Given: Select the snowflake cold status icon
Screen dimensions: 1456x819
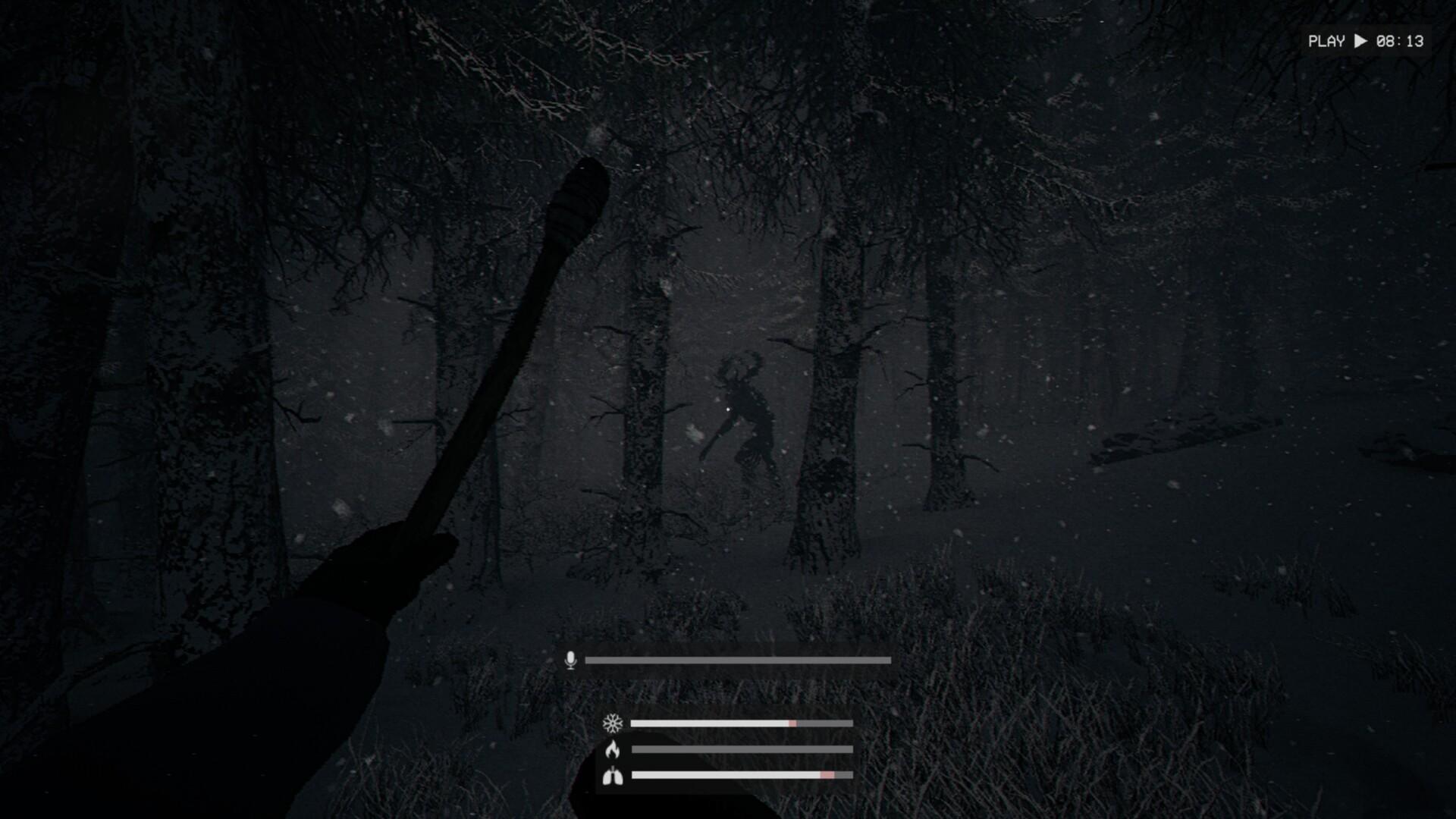Looking at the screenshot, I should click(x=613, y=723).
